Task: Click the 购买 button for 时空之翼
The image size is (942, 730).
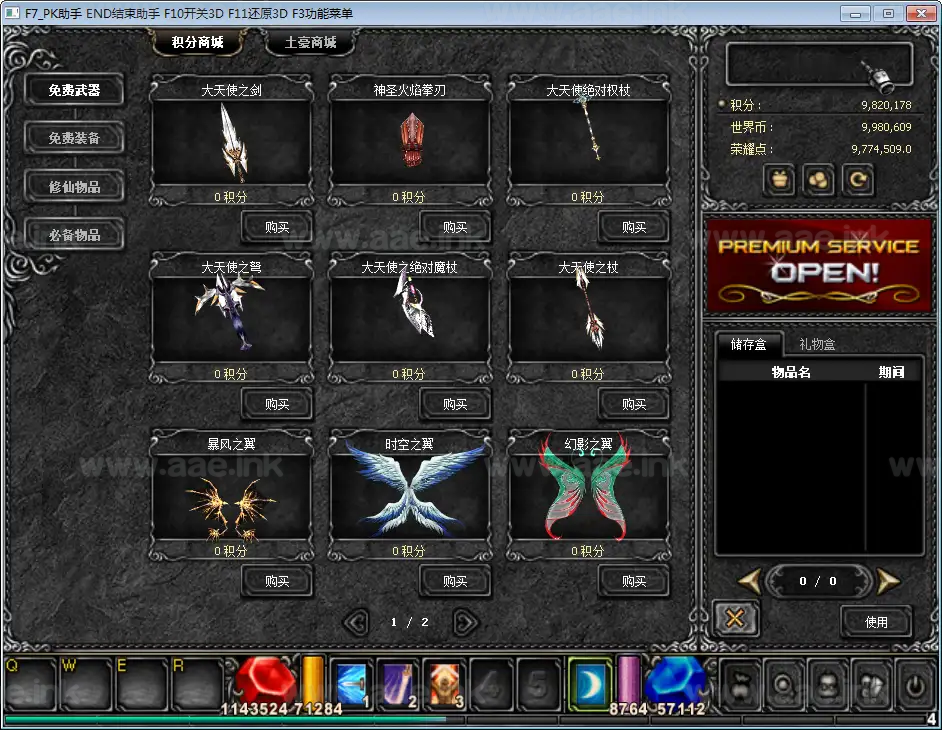Action: [x=455, y=581]
